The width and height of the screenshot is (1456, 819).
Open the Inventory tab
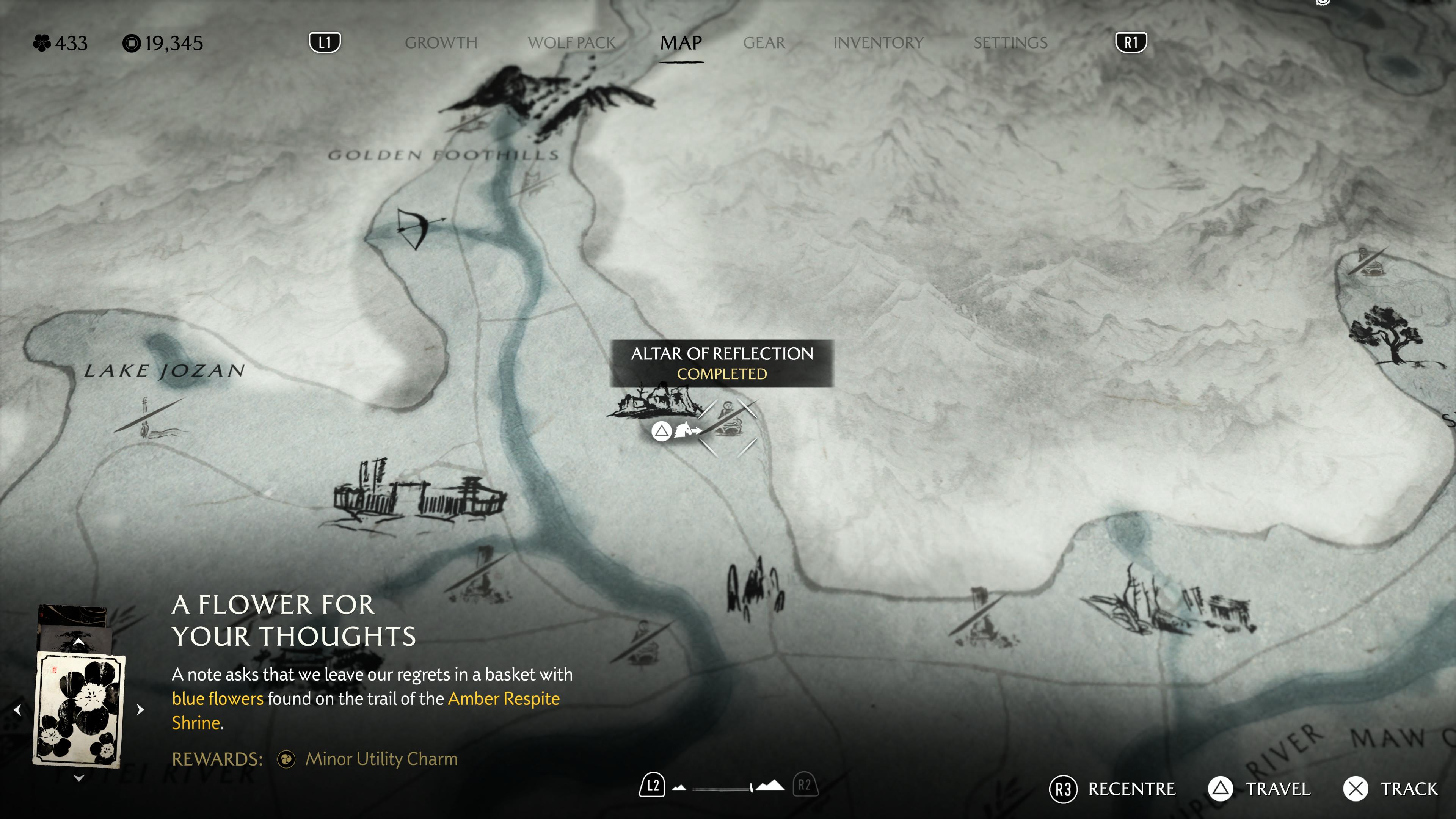coord(878,43)
